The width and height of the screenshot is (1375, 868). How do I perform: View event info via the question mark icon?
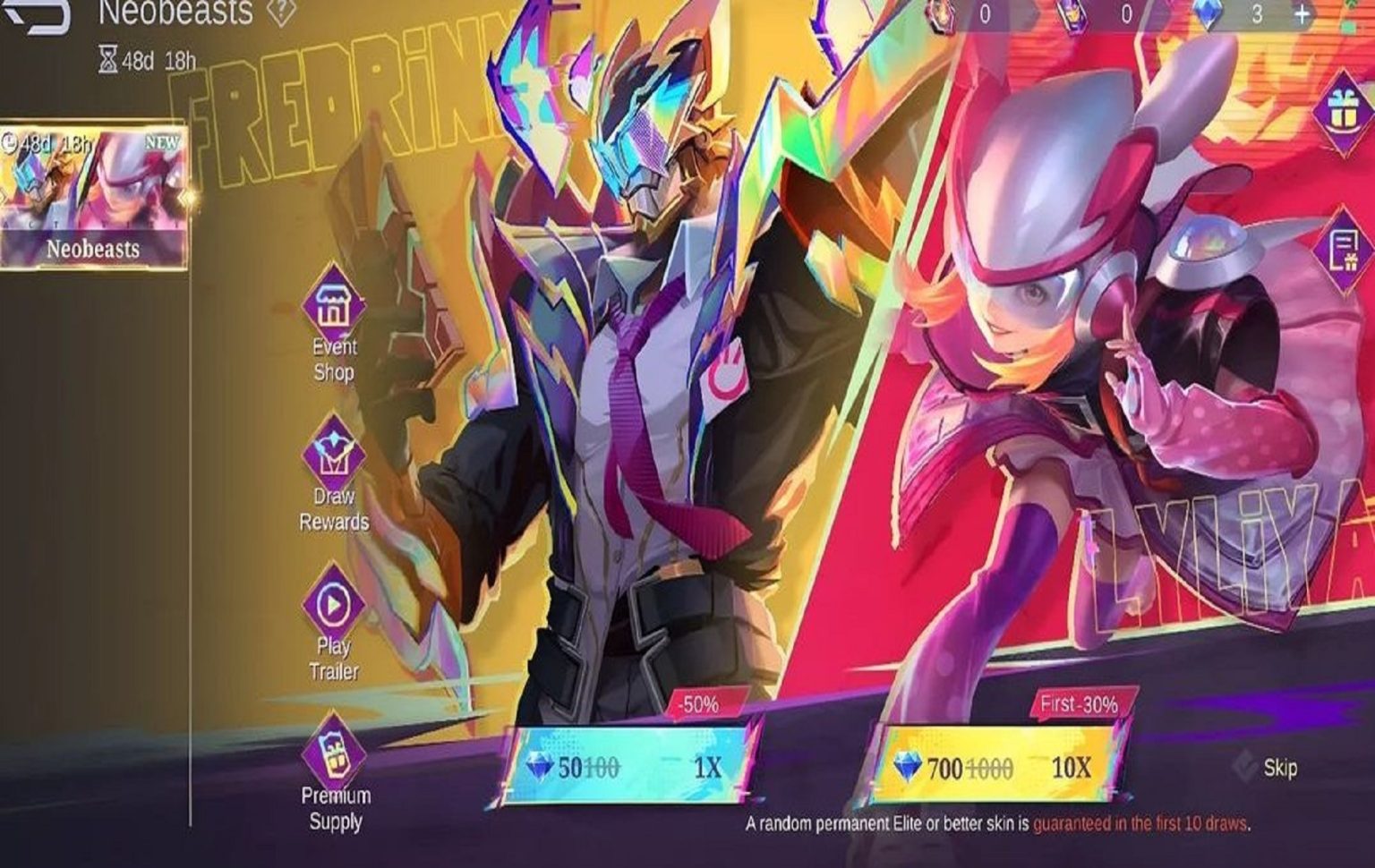[279, 11]
